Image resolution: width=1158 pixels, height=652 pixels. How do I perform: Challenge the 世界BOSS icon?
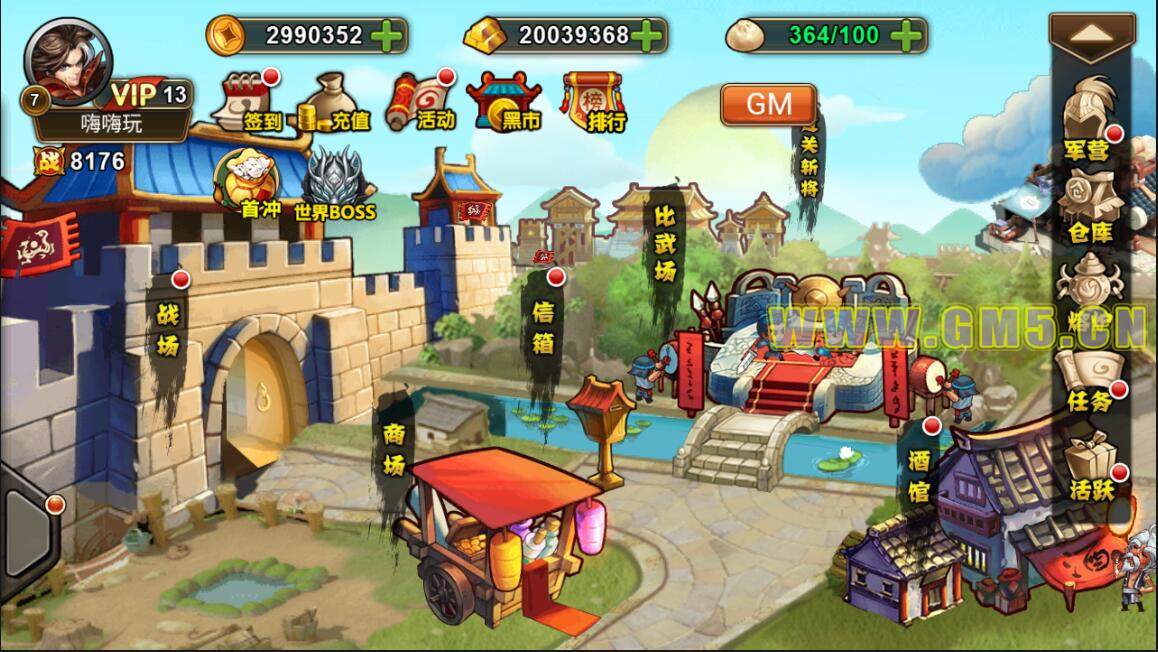(x=334, y=184)
